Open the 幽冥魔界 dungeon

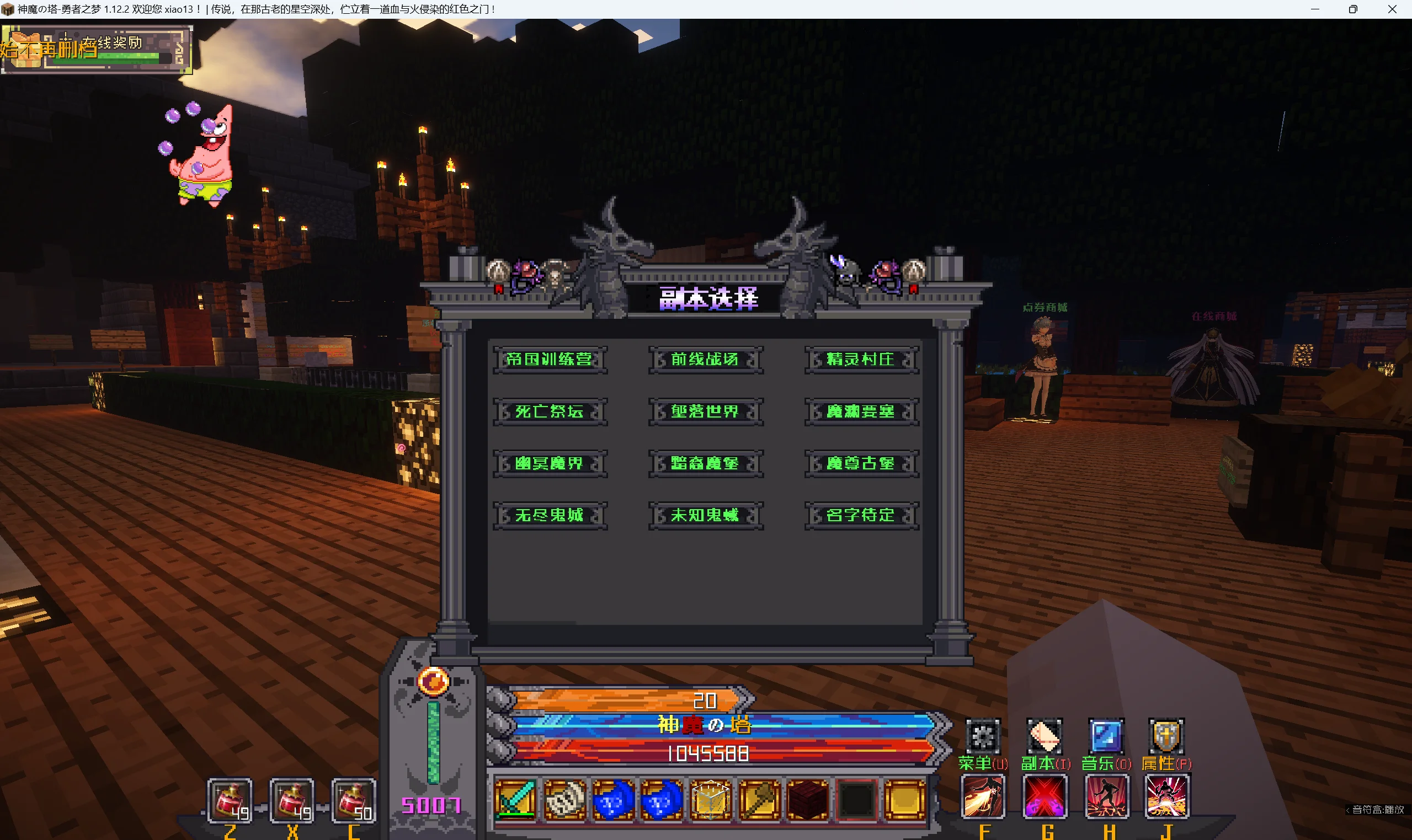pyautogui.click(x=549, y=464)
